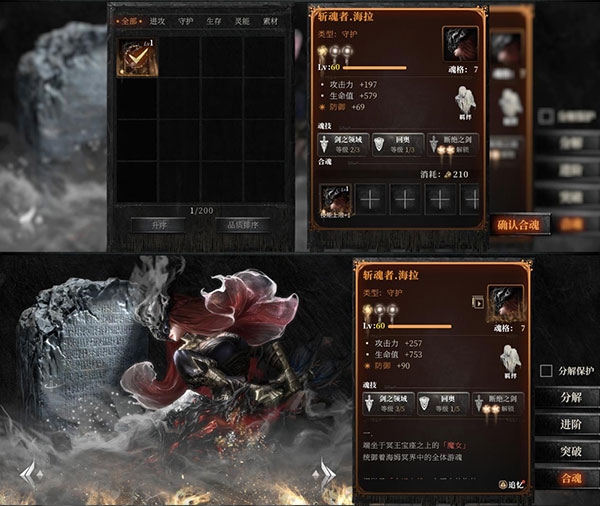The width and height of the screenshot is (600, 506).
Task: Select the check-marked soul in the inventory grid
Action: click(134, 57)
